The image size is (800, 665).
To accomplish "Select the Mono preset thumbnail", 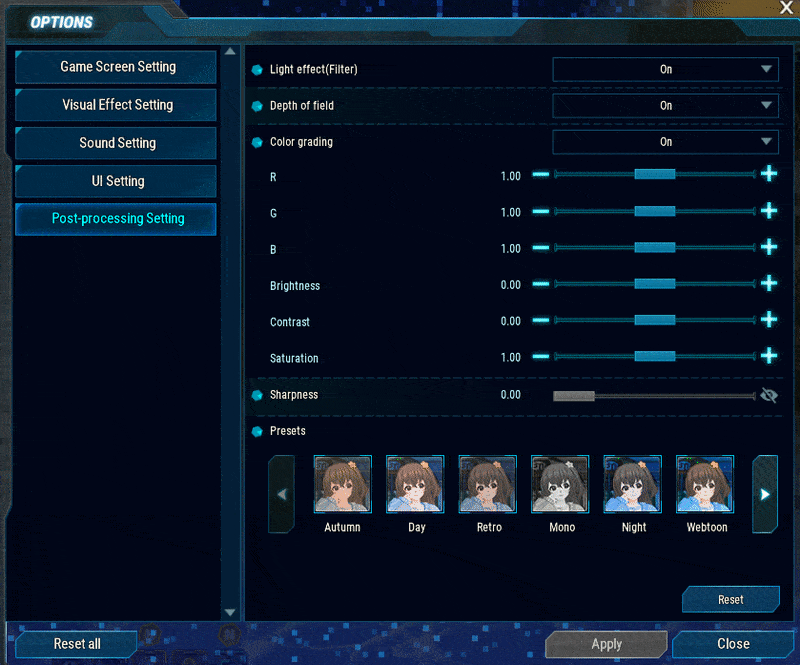I will tap(561, 485).
